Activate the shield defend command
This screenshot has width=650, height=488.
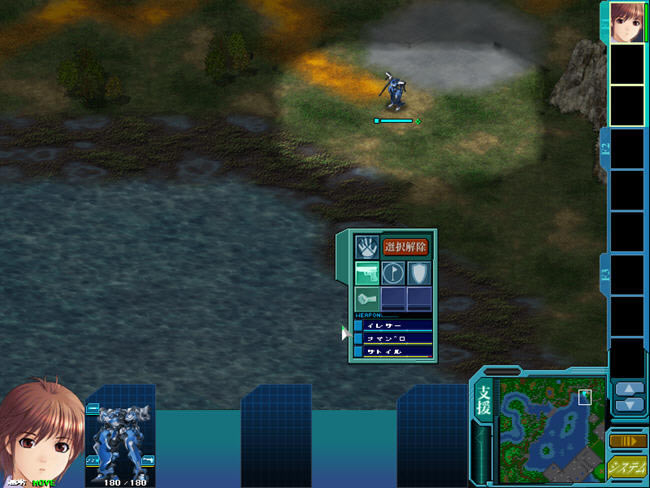pos(418,273)
